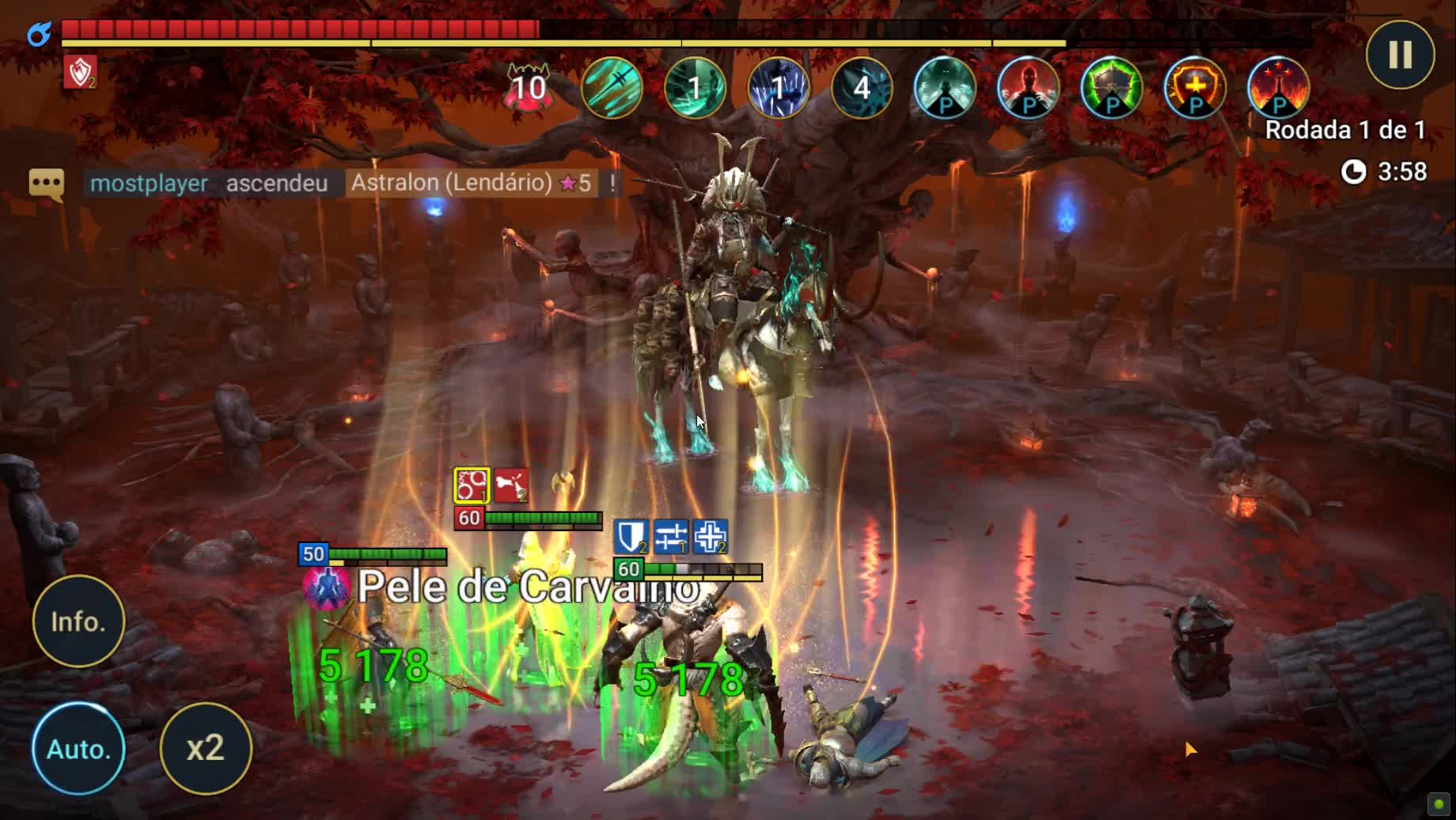Image resolution: width=1456 pixels, height=820 pixels.
Task: Inspect boss flaming red stars passive
Action: [1278, 87]
